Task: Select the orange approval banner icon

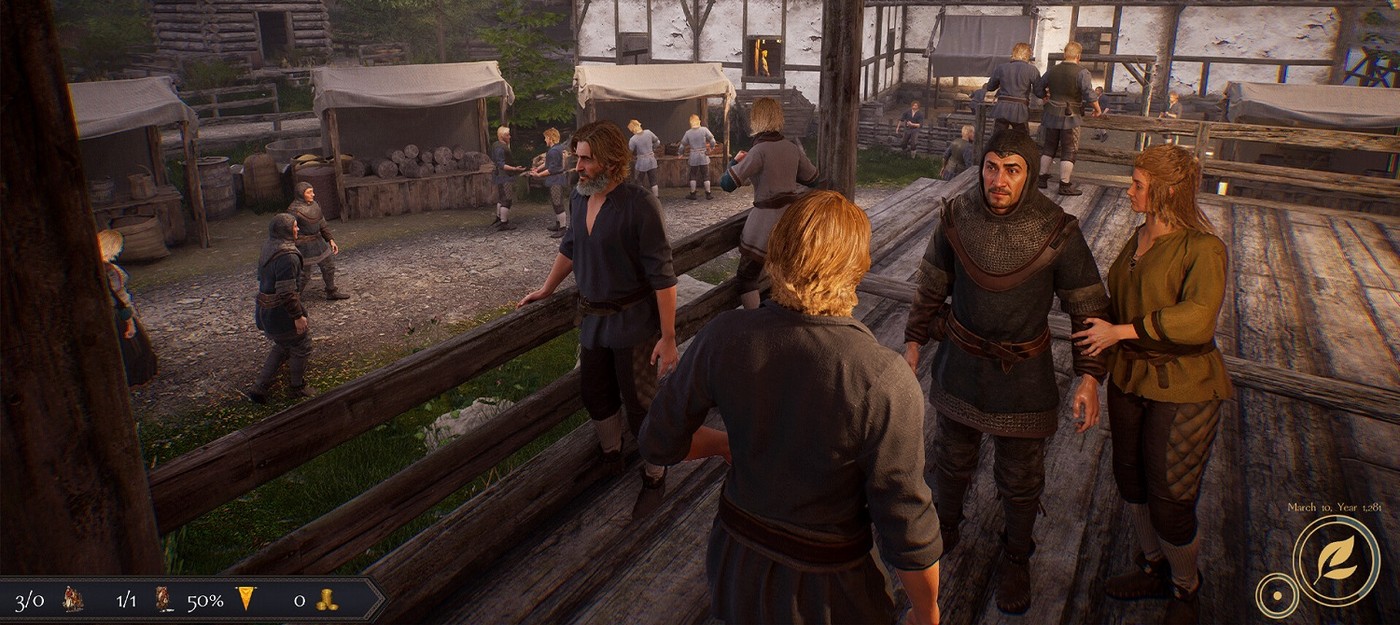Action: [246, 599]
